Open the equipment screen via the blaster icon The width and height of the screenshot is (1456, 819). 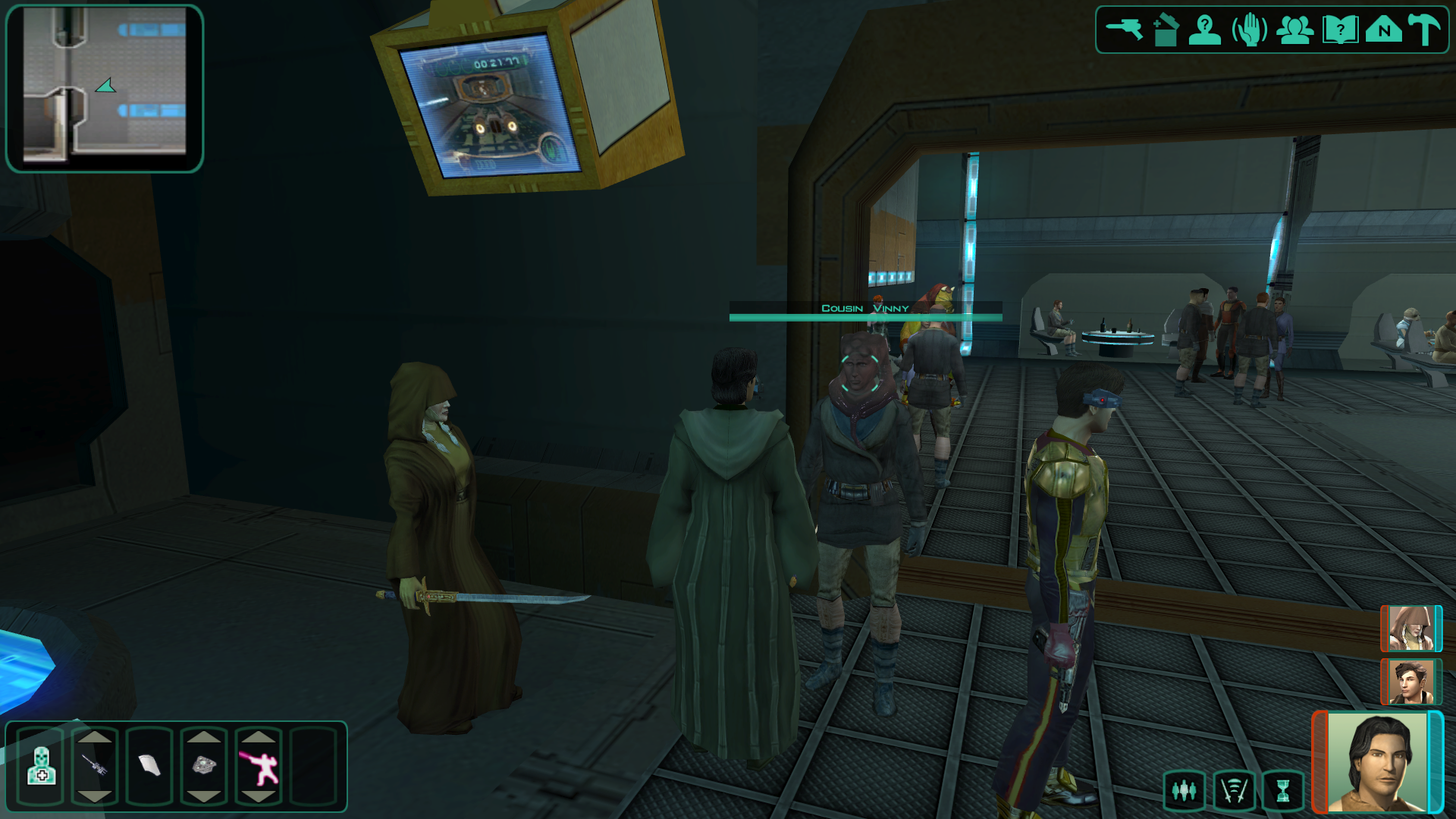click(x=1124, y=30)
